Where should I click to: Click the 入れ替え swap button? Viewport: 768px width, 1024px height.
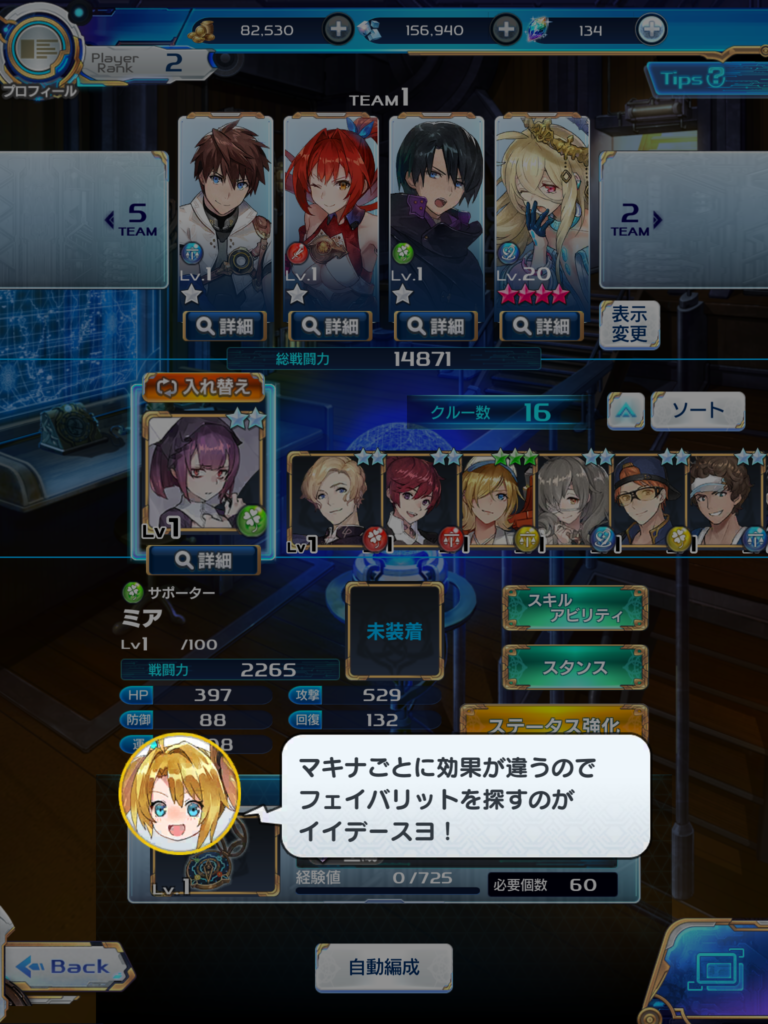(x=204, y=387)
